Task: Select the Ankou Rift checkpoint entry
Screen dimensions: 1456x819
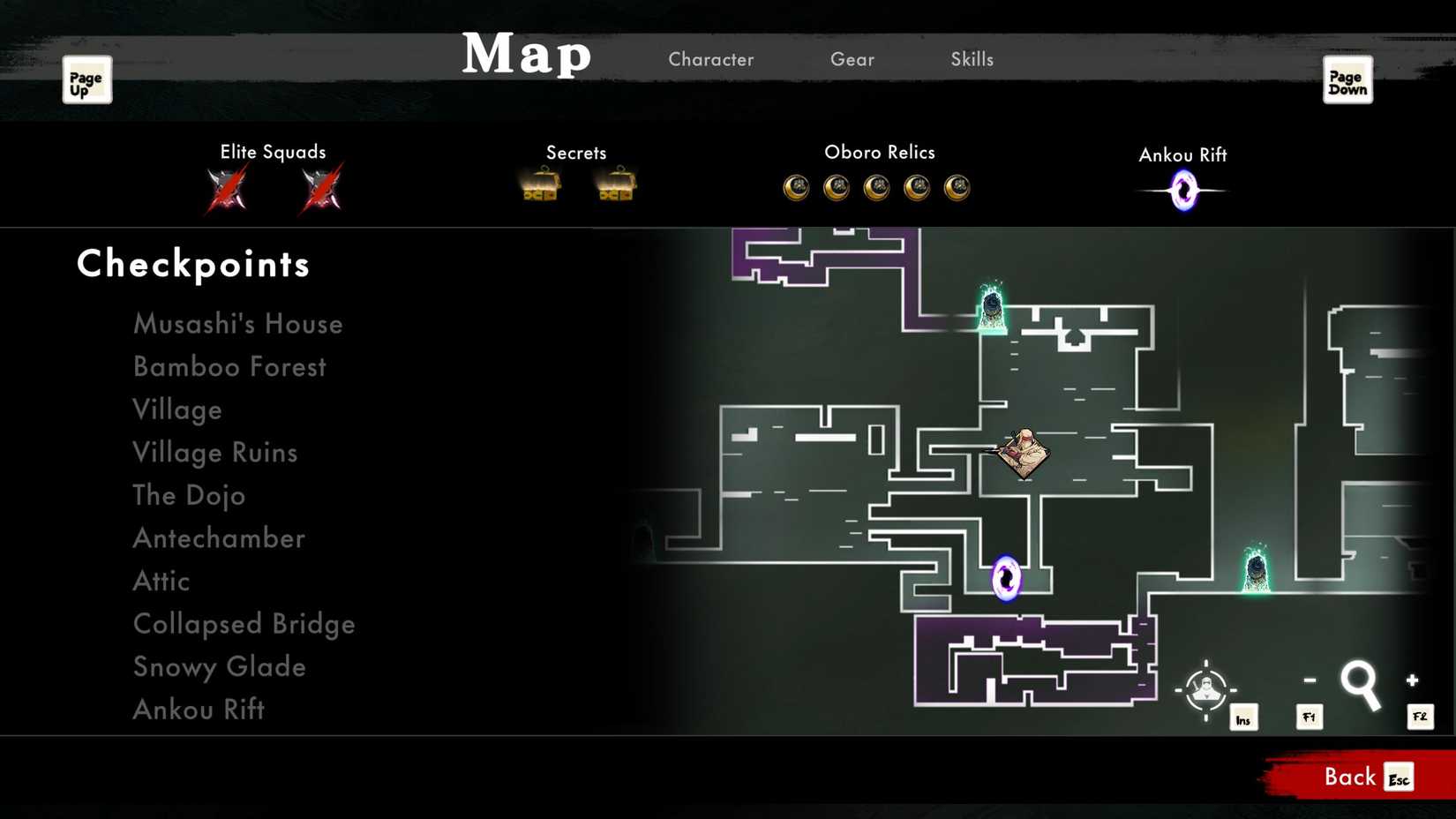Action: click(x=198, y=710)
